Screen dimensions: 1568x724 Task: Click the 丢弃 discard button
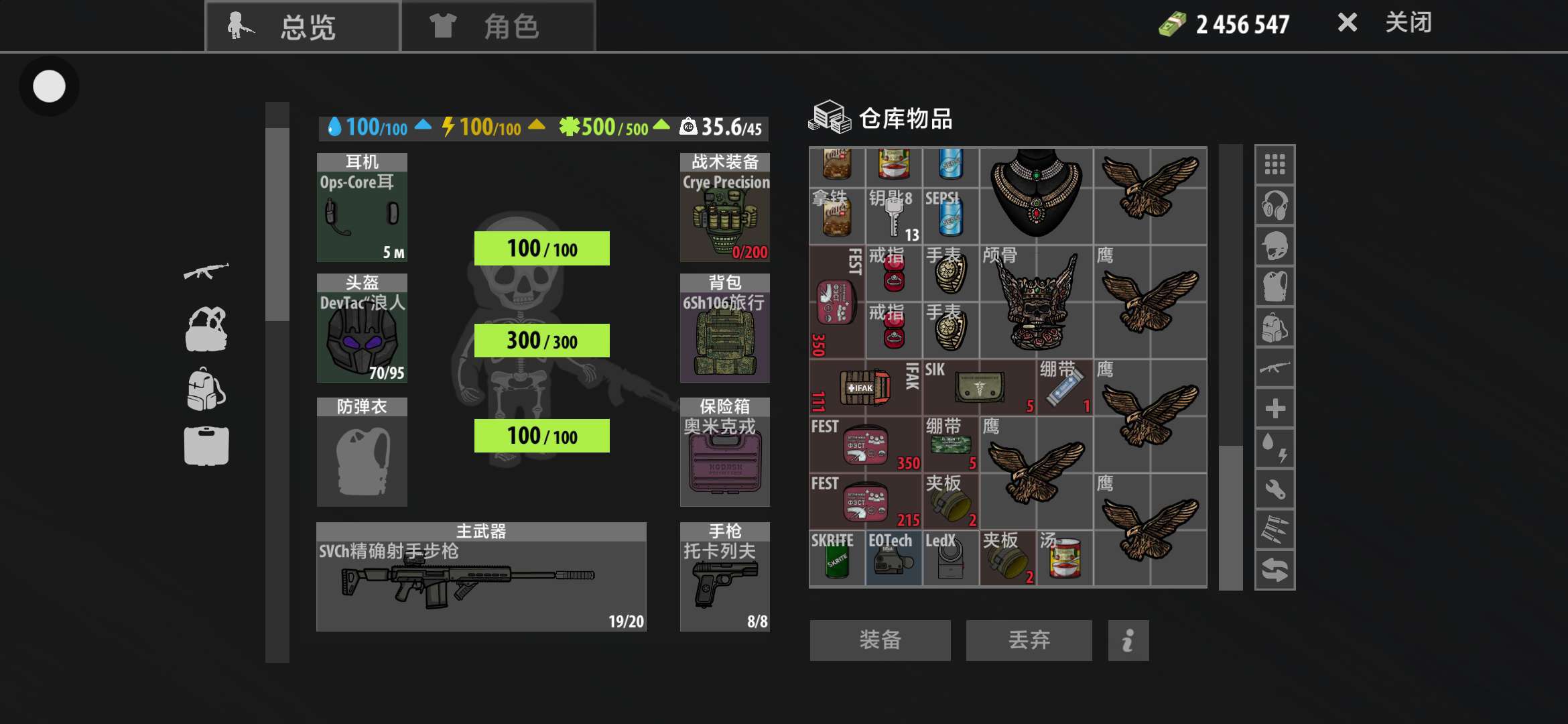tap(1029, 640)
